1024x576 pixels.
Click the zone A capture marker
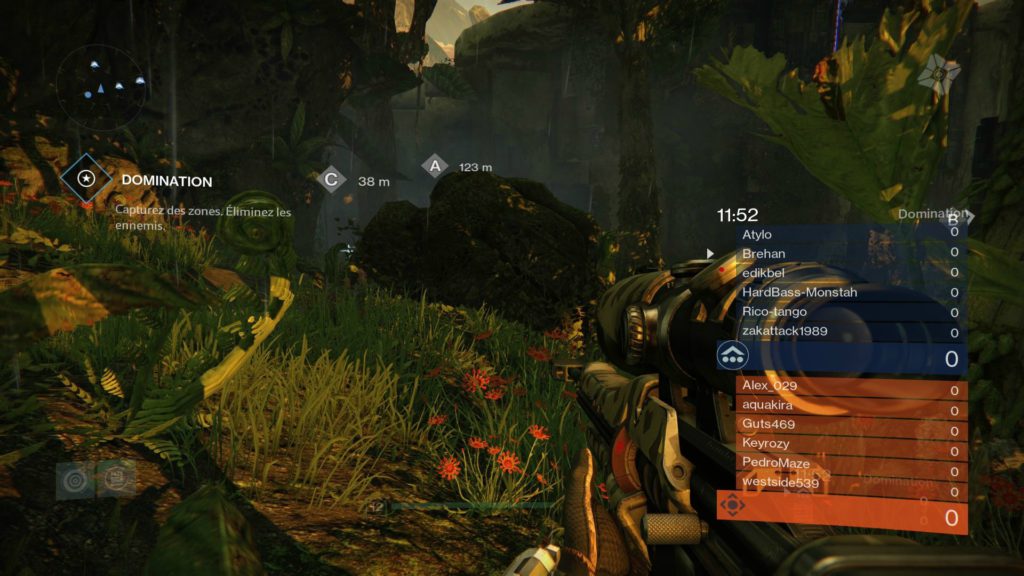click(434, 166)
